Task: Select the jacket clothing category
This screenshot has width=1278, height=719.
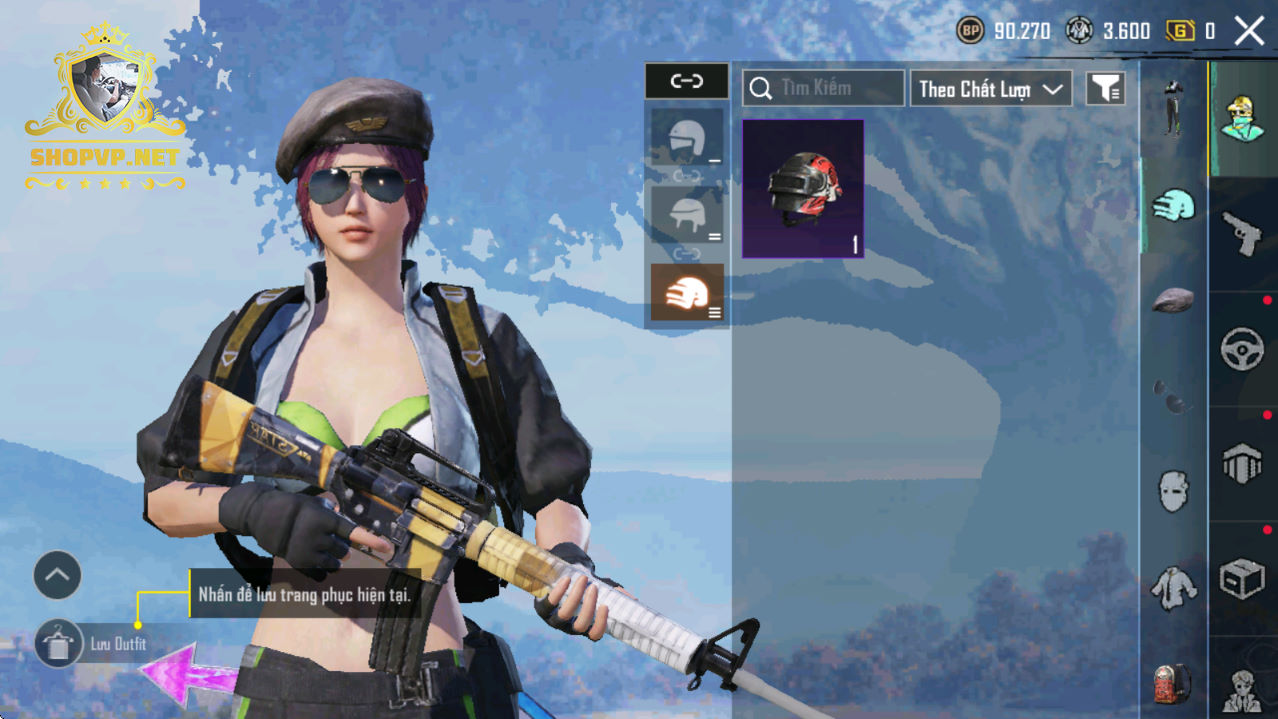Action: (1173, 588)
